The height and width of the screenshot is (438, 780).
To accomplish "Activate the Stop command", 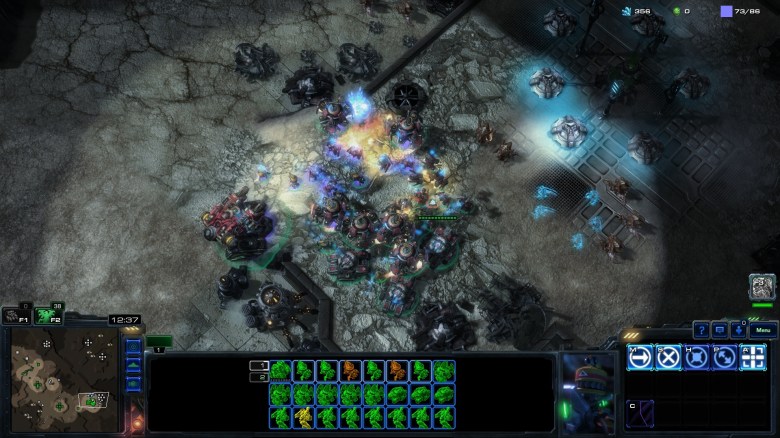I will coord(668,357).
